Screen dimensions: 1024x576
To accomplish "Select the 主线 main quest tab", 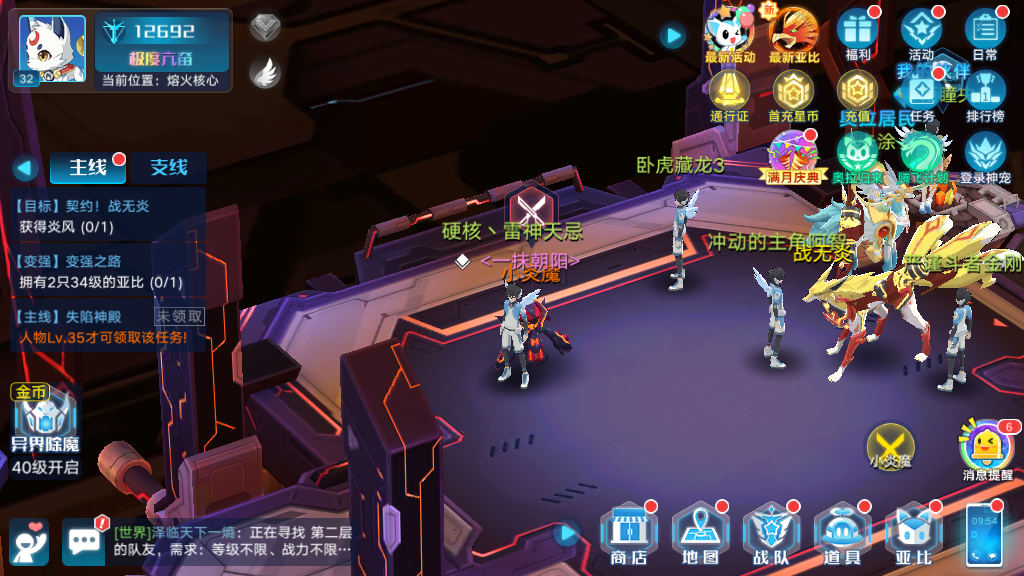I will click(88, 168).
